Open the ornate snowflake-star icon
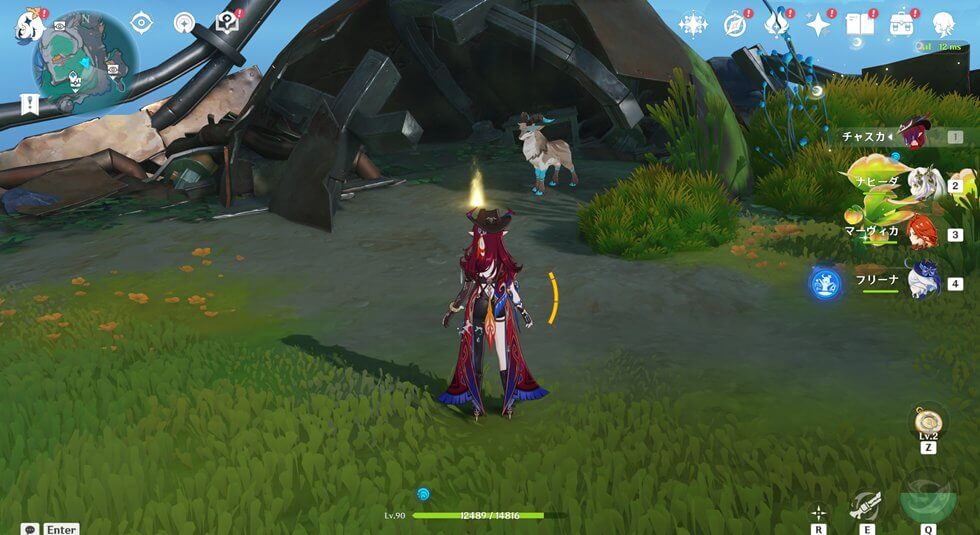The width and height of the screenshot is (980, 535). (x=693, y=24)
